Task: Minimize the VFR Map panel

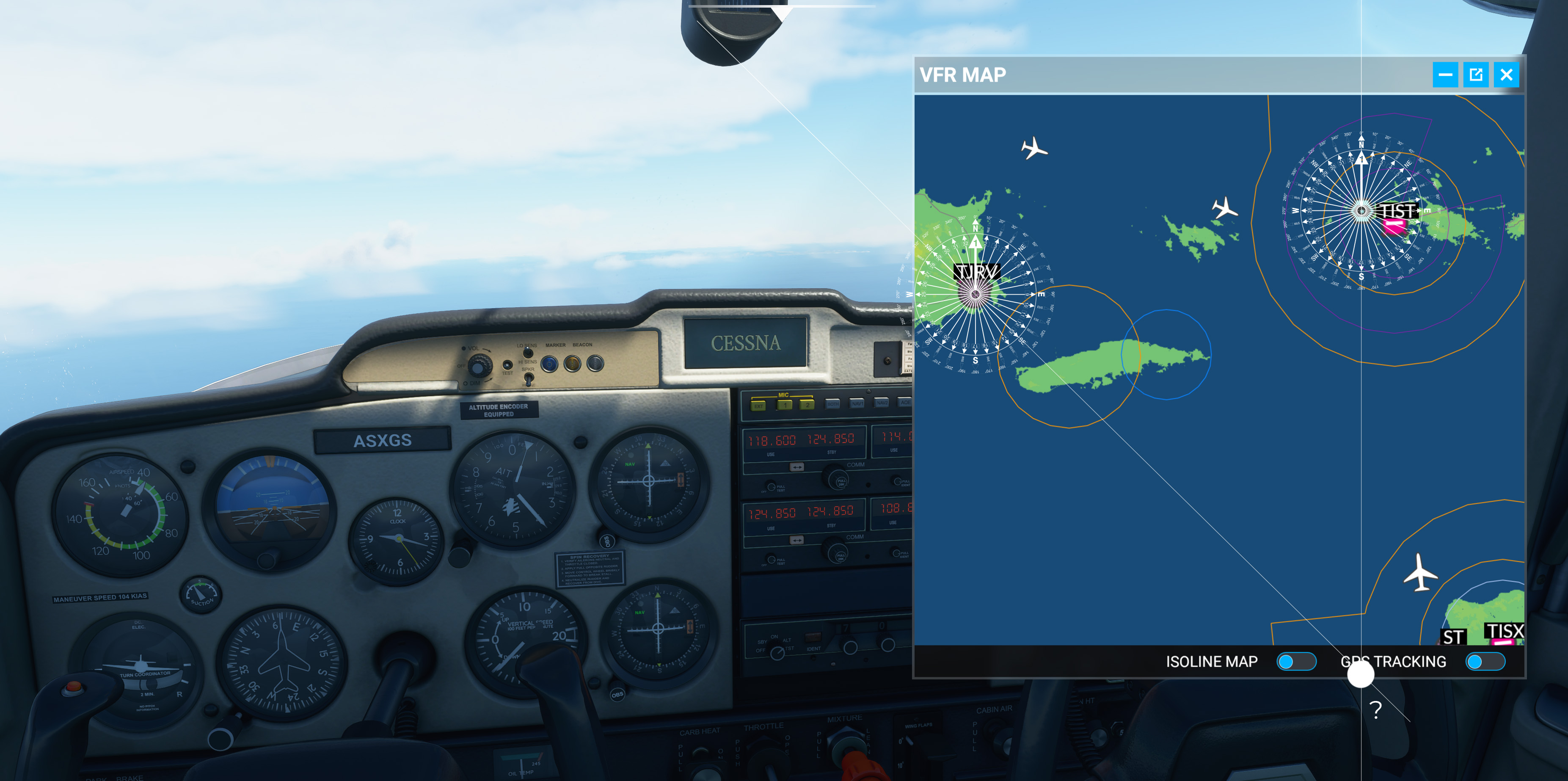Action: coord(1445,75)
